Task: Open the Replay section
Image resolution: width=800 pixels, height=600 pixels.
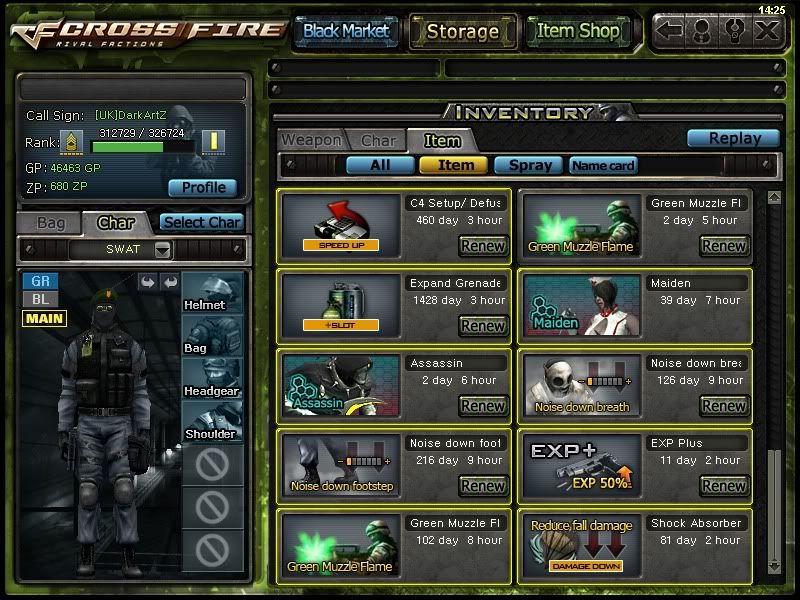Action: point(734,139)
